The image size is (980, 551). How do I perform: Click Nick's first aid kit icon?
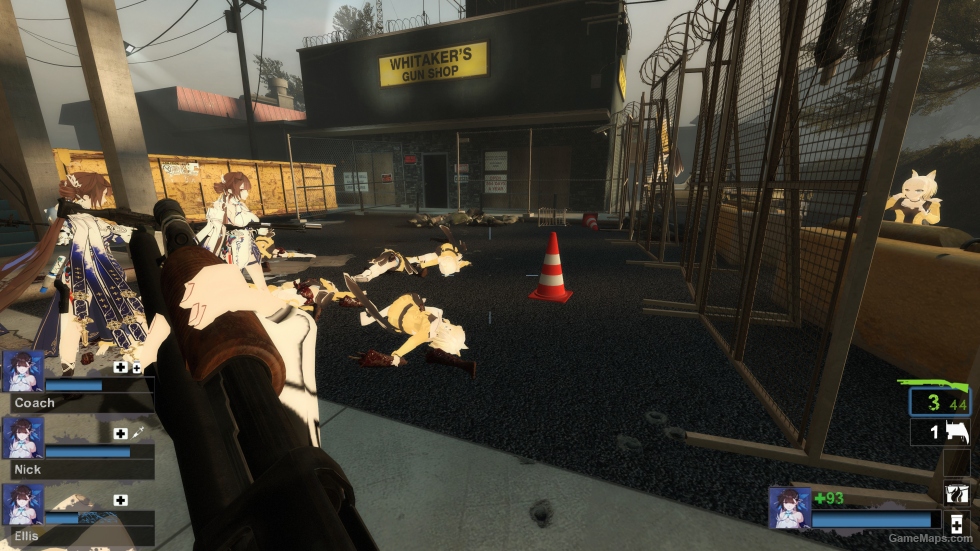(x=121, y=433)
